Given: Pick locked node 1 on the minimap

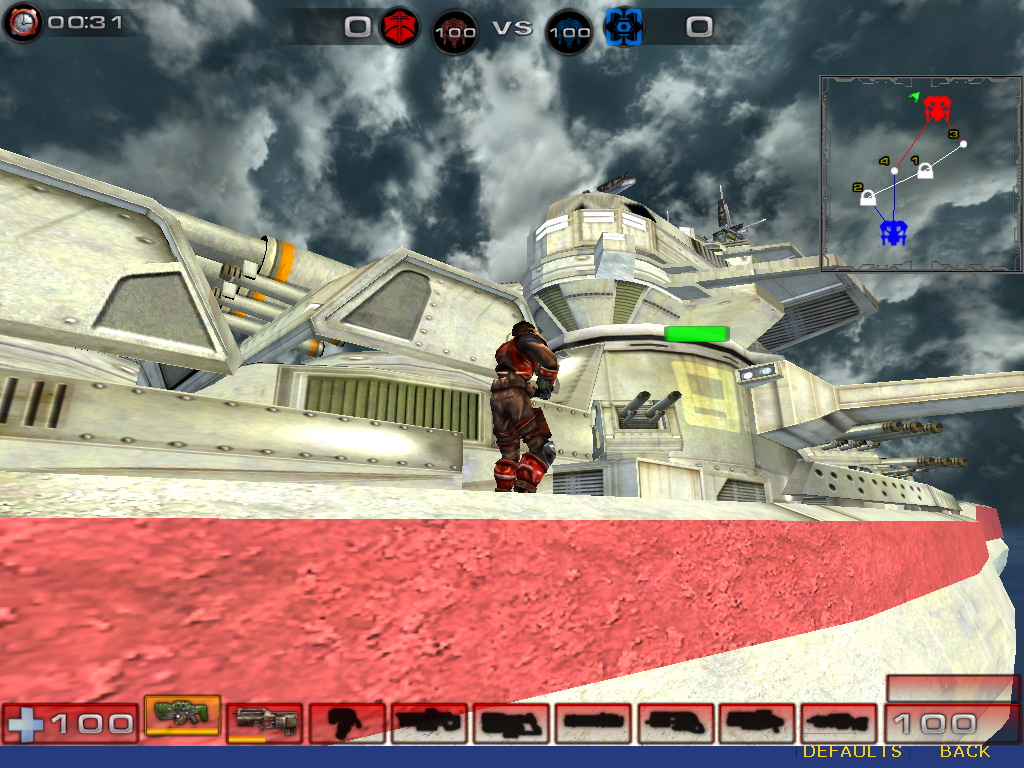Looking at the screenshot, I should (x=926, y=171).
